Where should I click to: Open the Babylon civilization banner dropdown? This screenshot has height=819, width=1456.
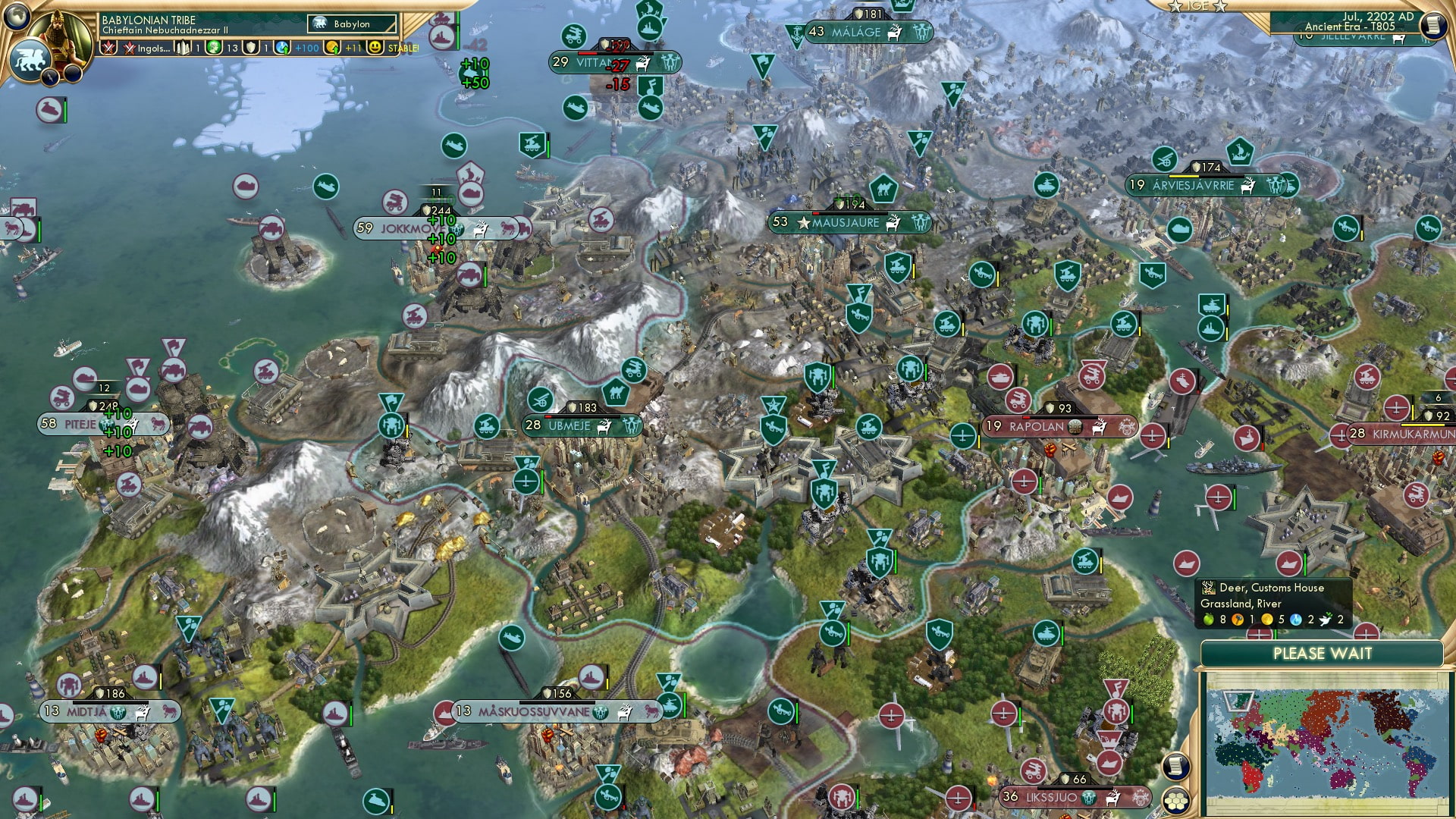pos(351,24)
